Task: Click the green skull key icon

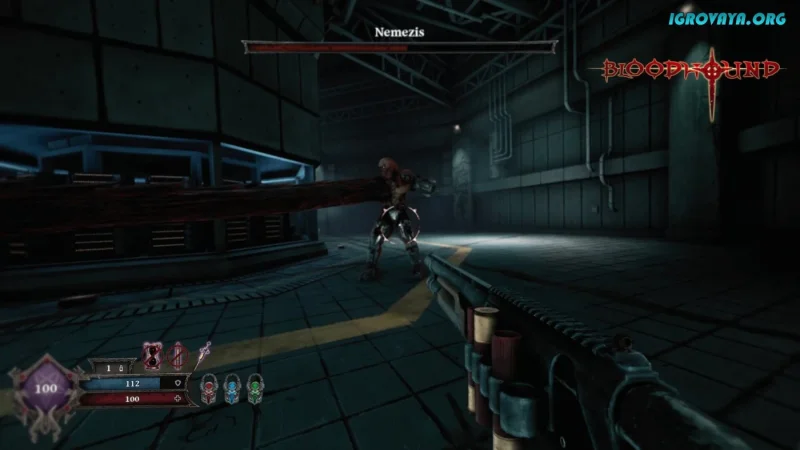Action: point(255,387)
